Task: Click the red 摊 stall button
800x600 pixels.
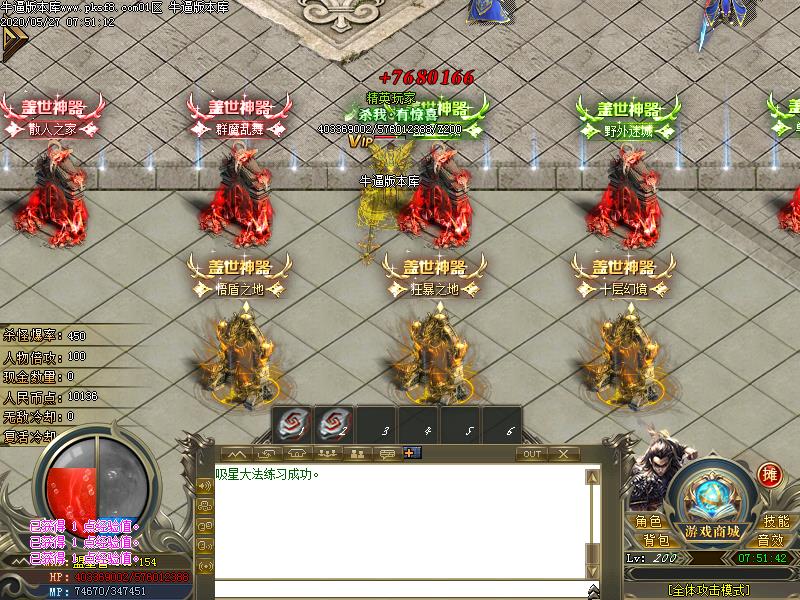Action: tap(769, 475)
